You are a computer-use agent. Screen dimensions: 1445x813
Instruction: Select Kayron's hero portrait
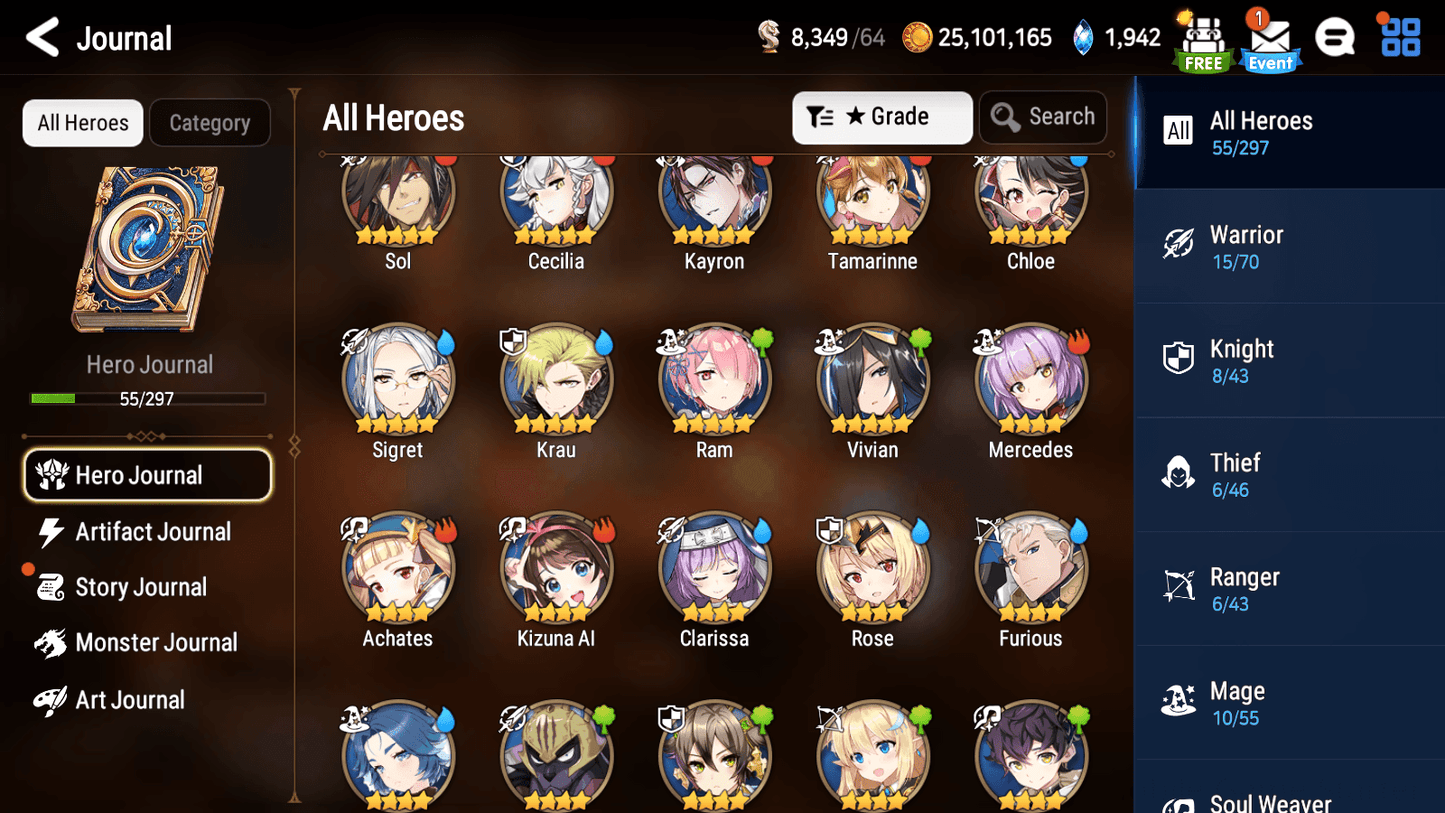(x=714, y=197)
